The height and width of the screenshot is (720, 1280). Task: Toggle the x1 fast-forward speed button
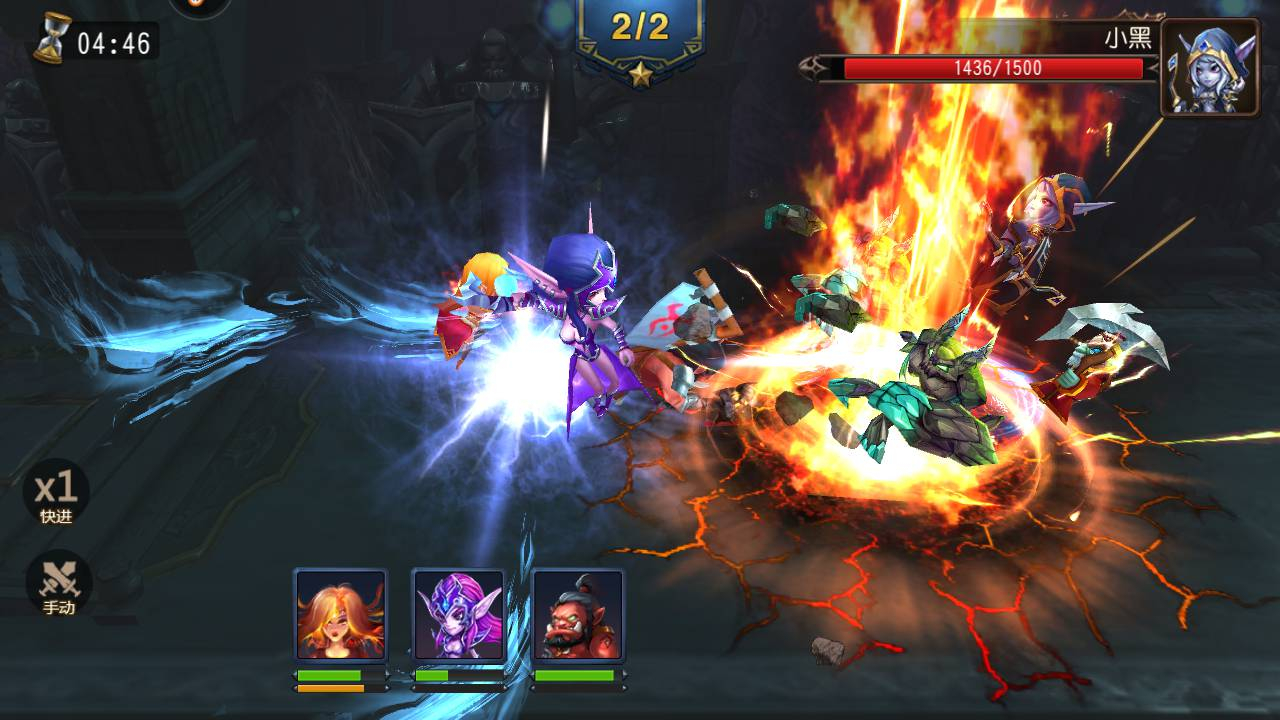pos(57,493)
